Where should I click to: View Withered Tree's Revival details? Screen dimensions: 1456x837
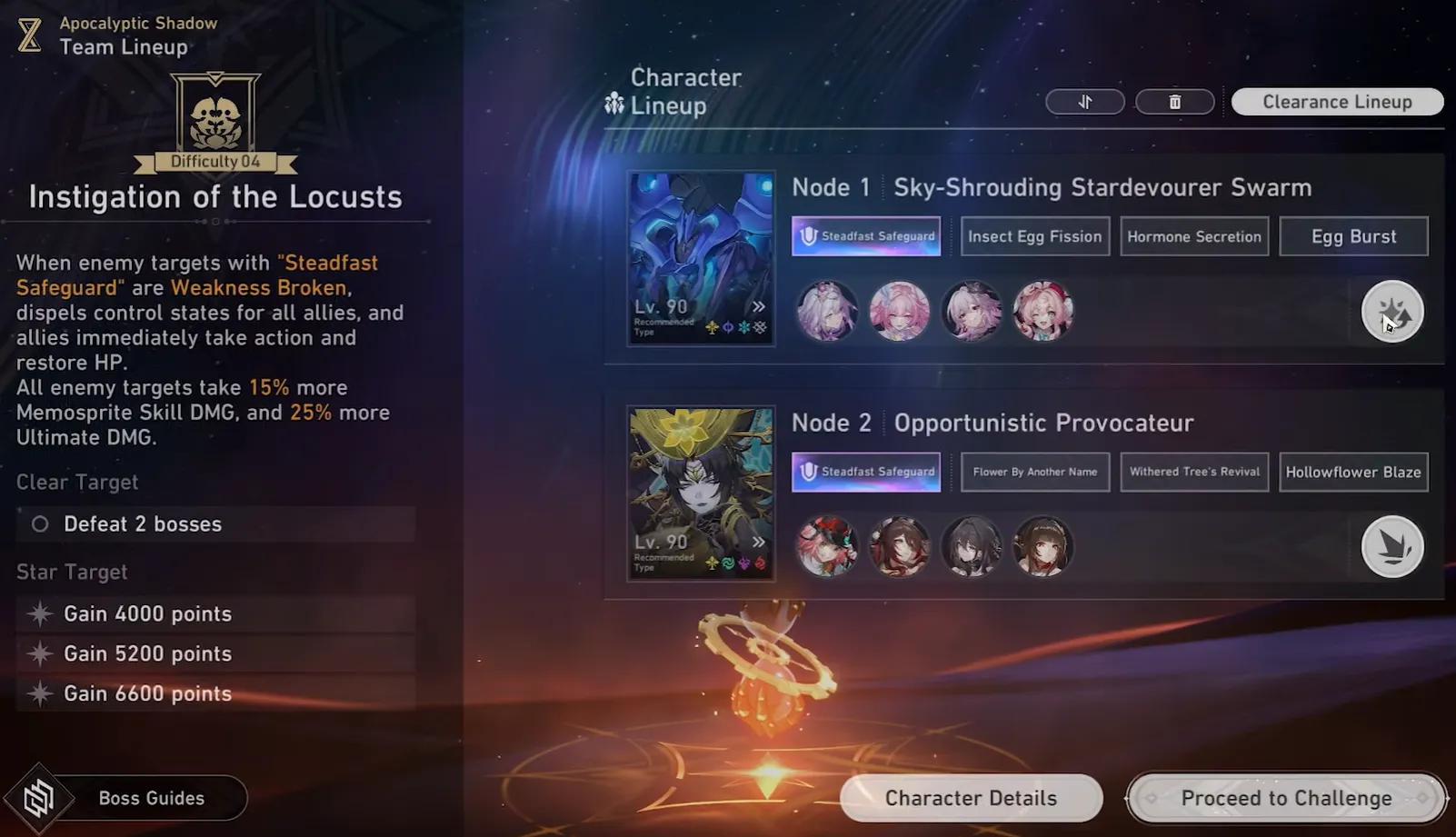pos(1193,472)
